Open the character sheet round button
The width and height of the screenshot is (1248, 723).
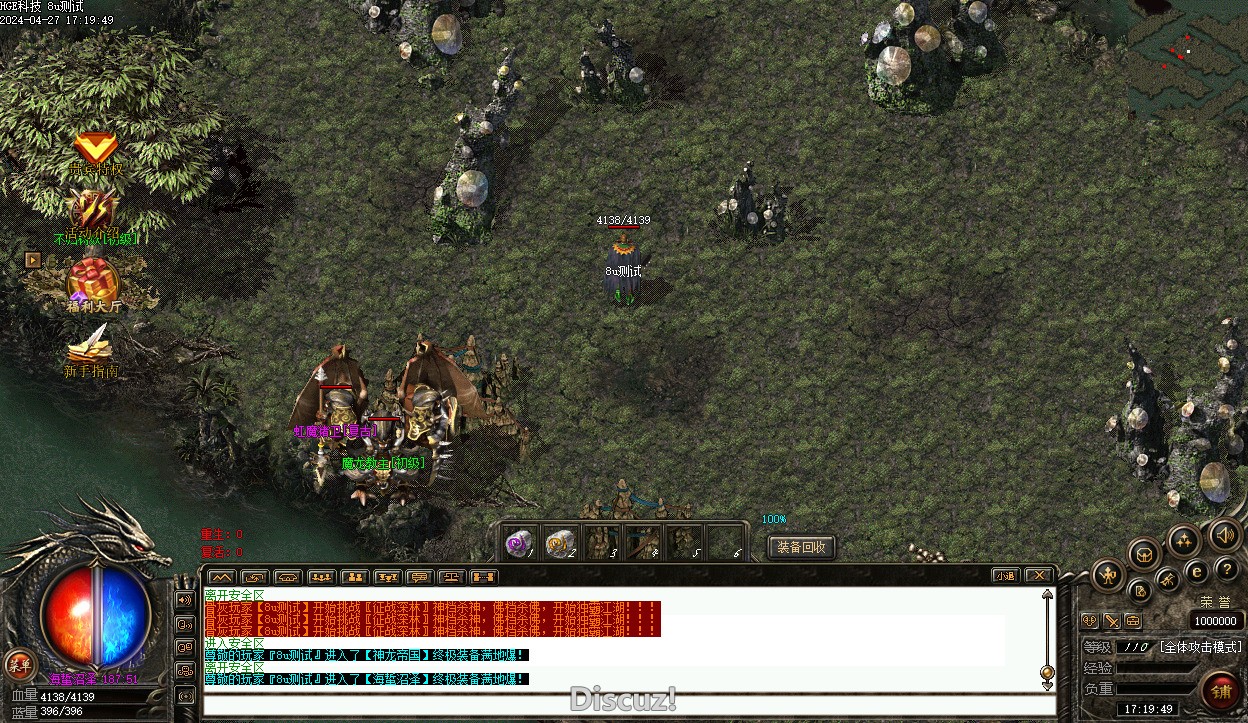[x=1108, y=575]
